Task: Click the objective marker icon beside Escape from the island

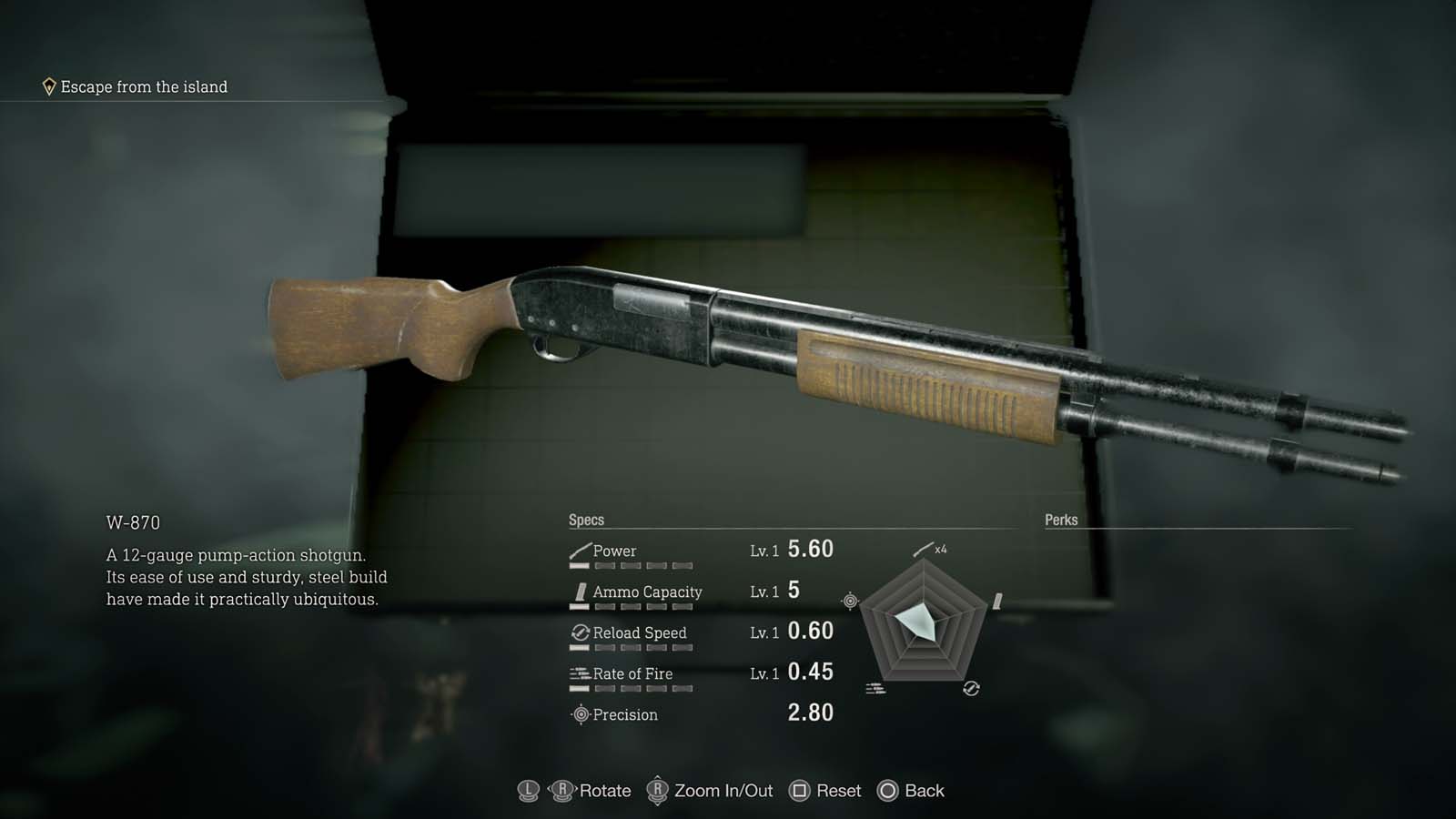Action: click(49, 86)
